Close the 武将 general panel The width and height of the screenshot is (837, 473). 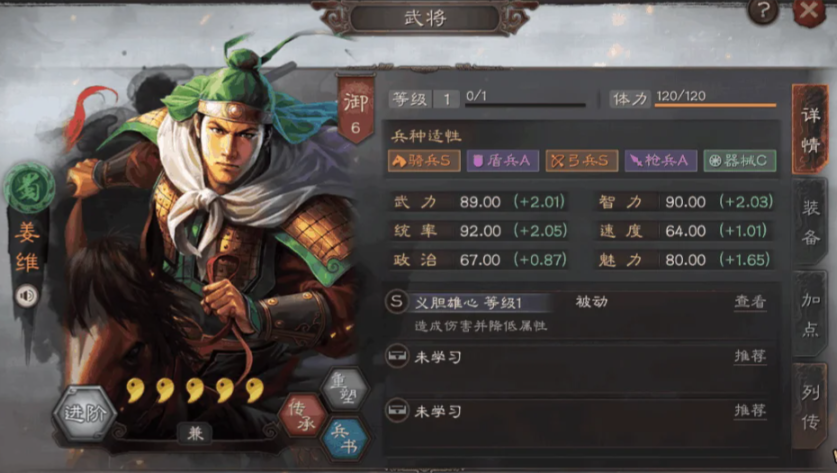click(x=808, y=12)
